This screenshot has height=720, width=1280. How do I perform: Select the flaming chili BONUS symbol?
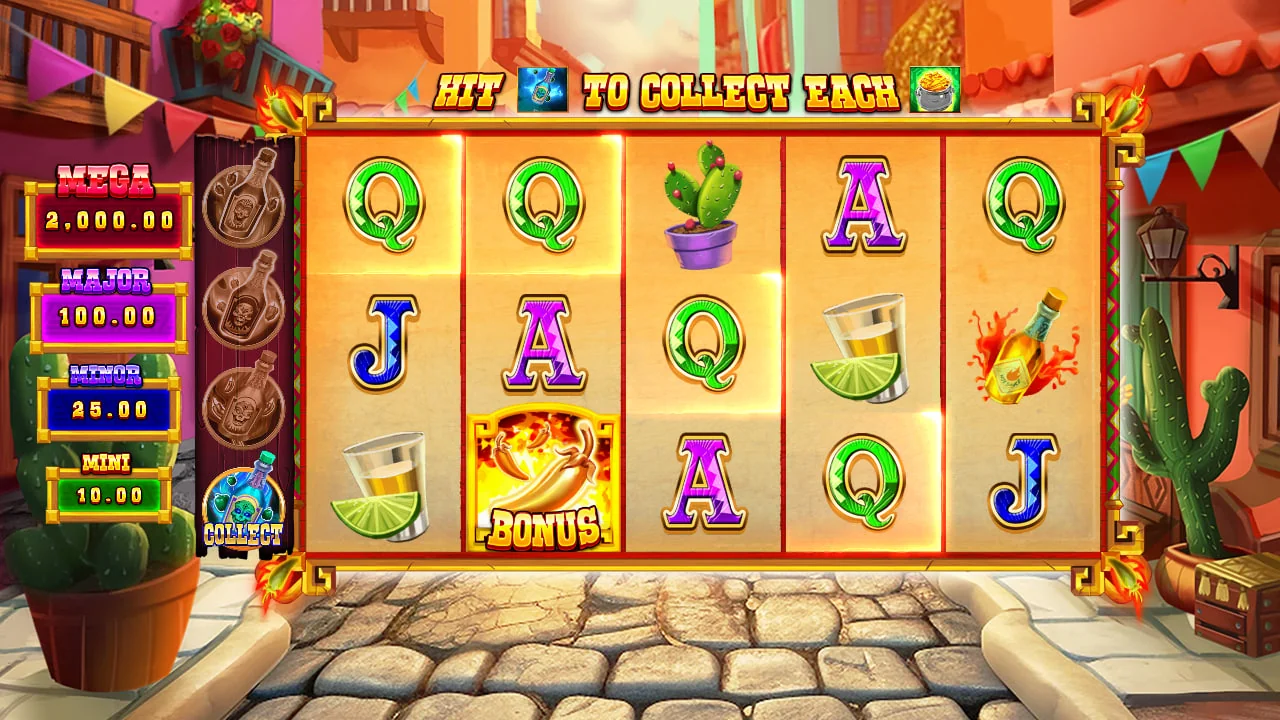[x=543, y=479]
